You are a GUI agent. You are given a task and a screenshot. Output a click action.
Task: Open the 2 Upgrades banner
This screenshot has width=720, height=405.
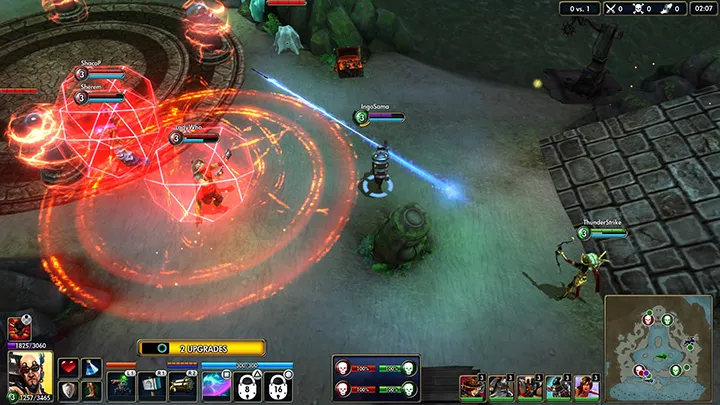[201, 348]
